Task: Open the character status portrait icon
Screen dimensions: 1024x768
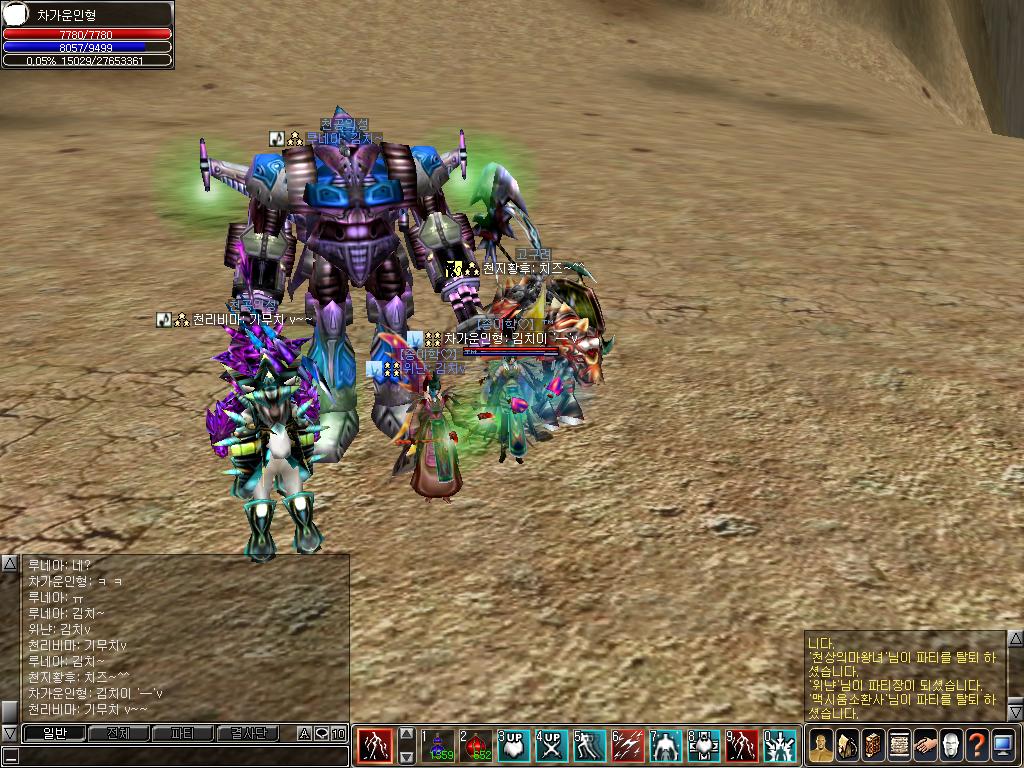Action: [820, 745]
